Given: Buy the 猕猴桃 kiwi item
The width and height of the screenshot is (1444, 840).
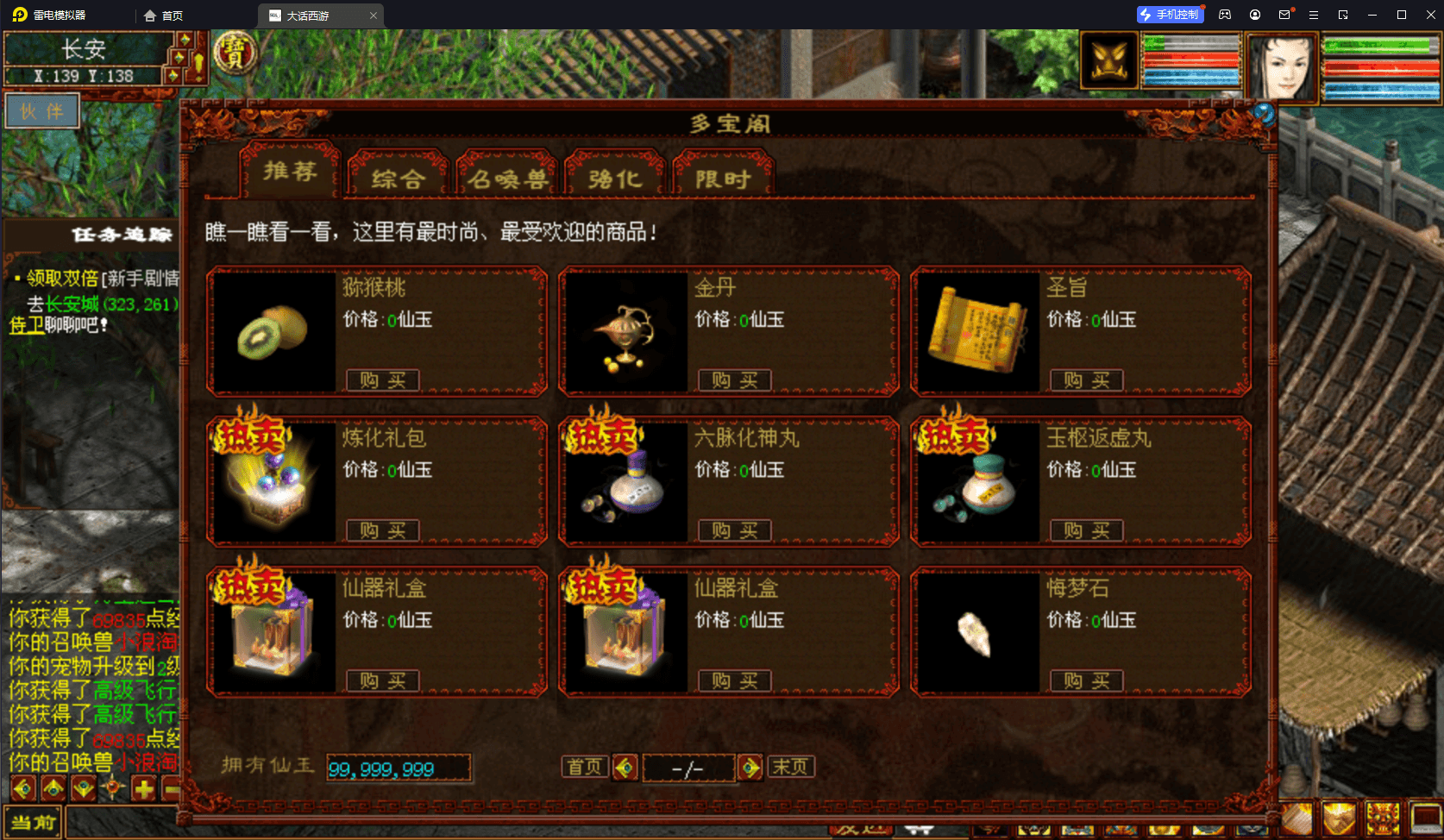Looking at the screenshot, I should click(x=382, y=380).
